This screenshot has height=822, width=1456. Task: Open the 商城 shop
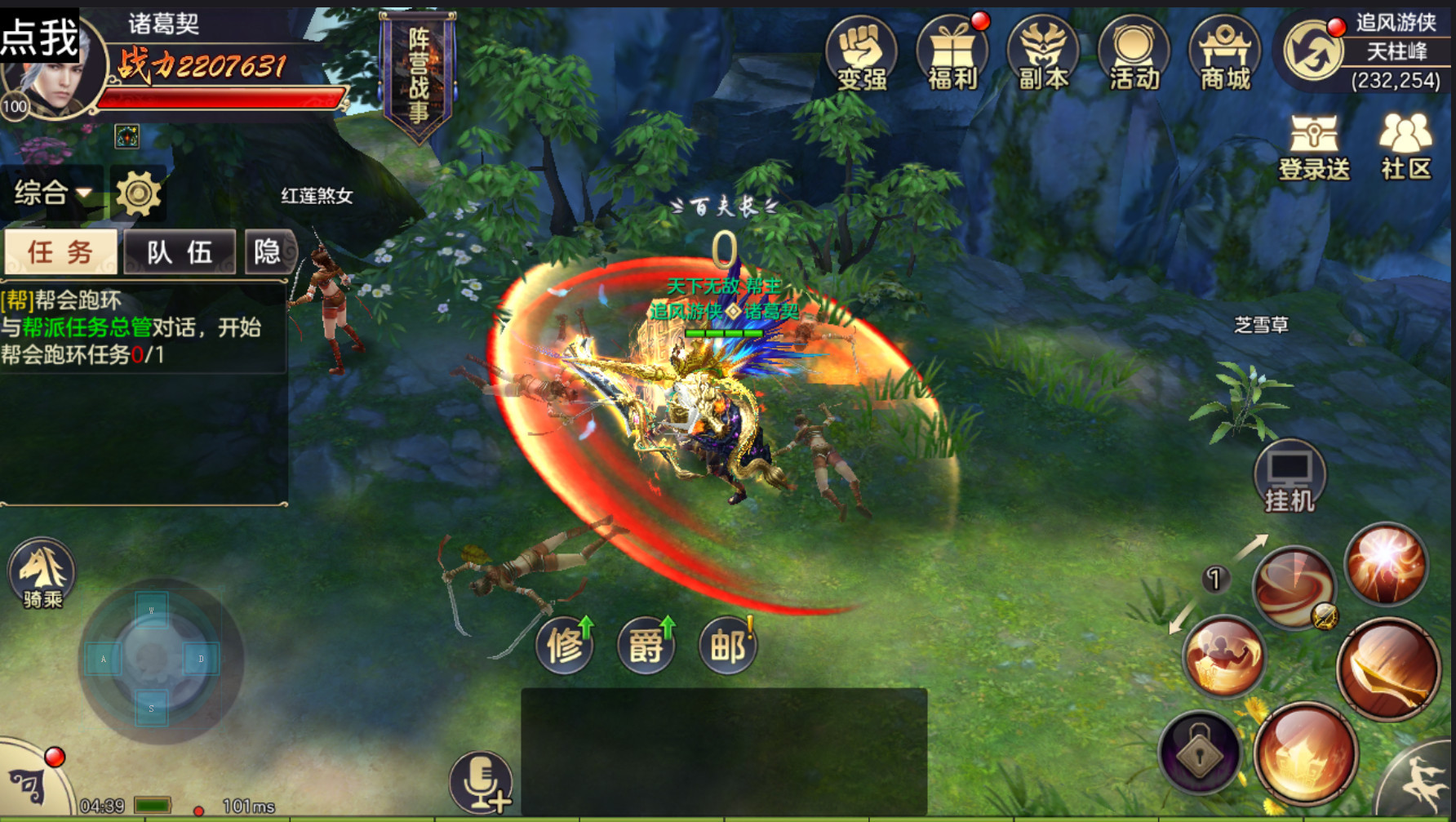[1224, 53]
